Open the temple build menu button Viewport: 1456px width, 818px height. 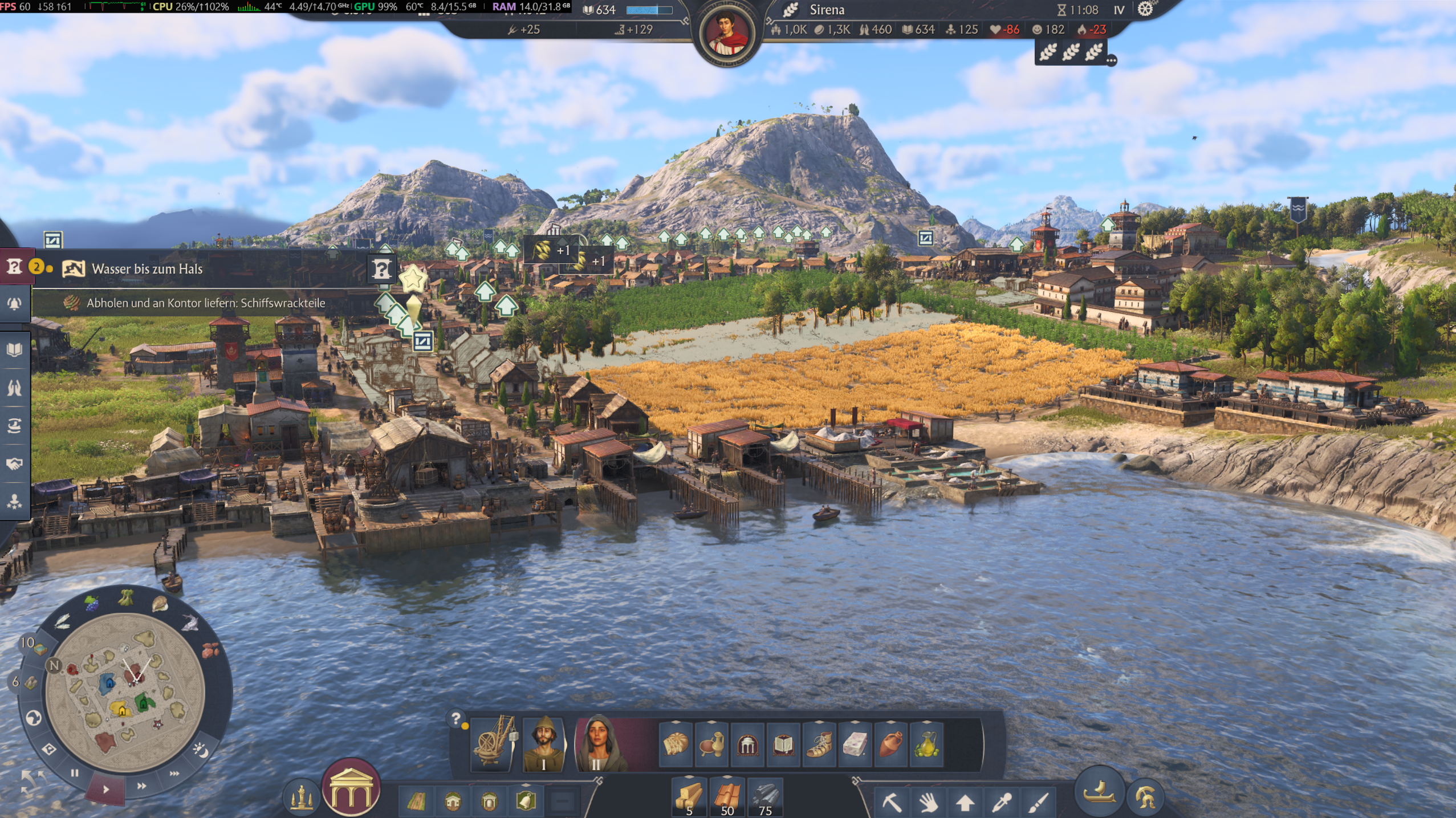(351, 789)
